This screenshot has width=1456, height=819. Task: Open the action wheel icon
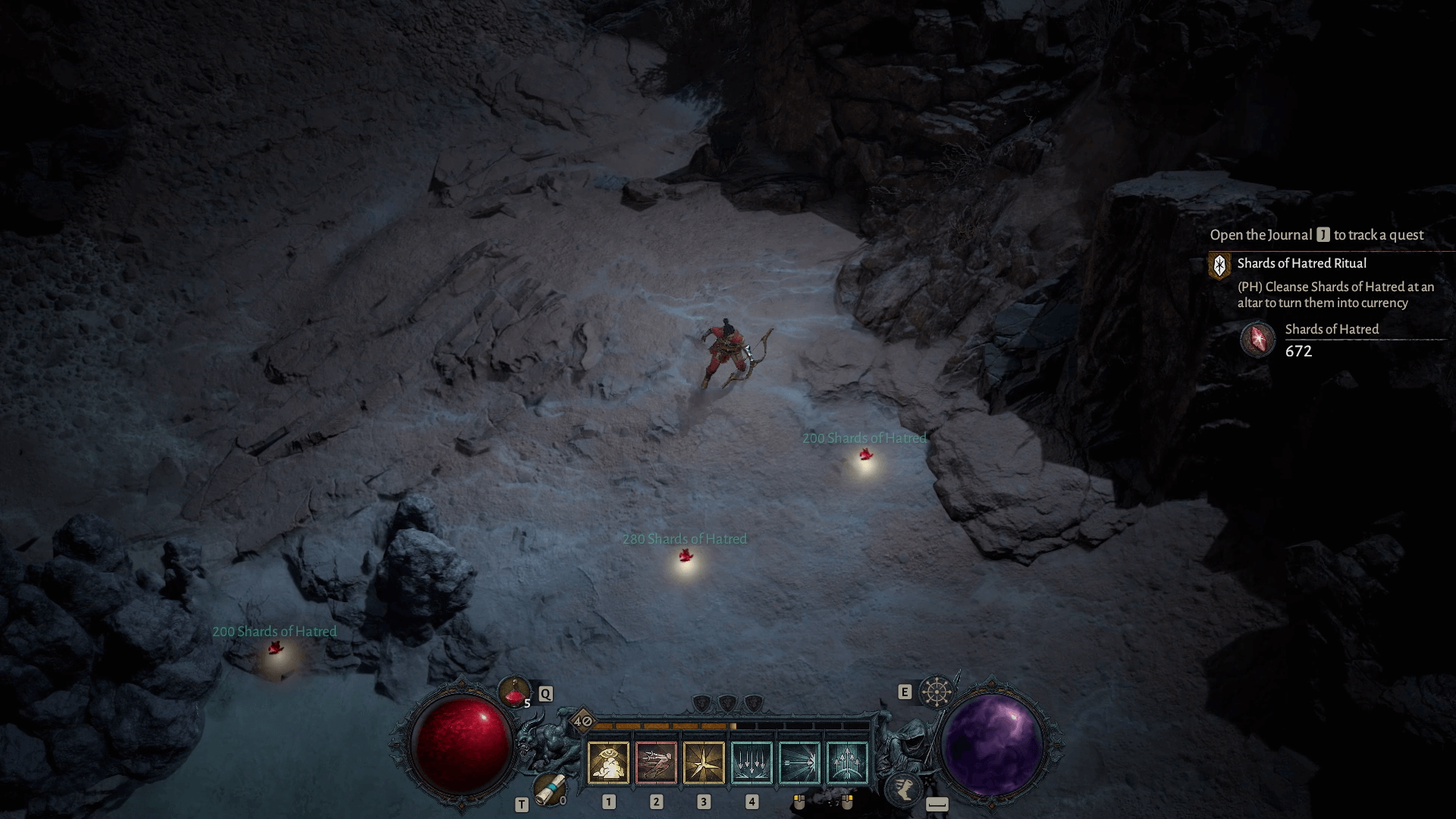coord(937,692)
